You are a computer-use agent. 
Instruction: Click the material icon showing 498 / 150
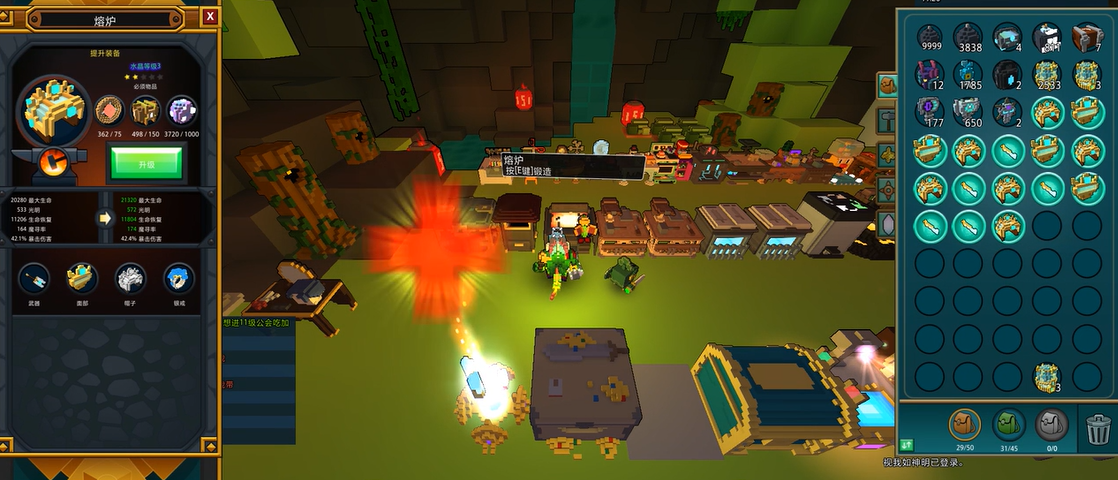(145, 109)
